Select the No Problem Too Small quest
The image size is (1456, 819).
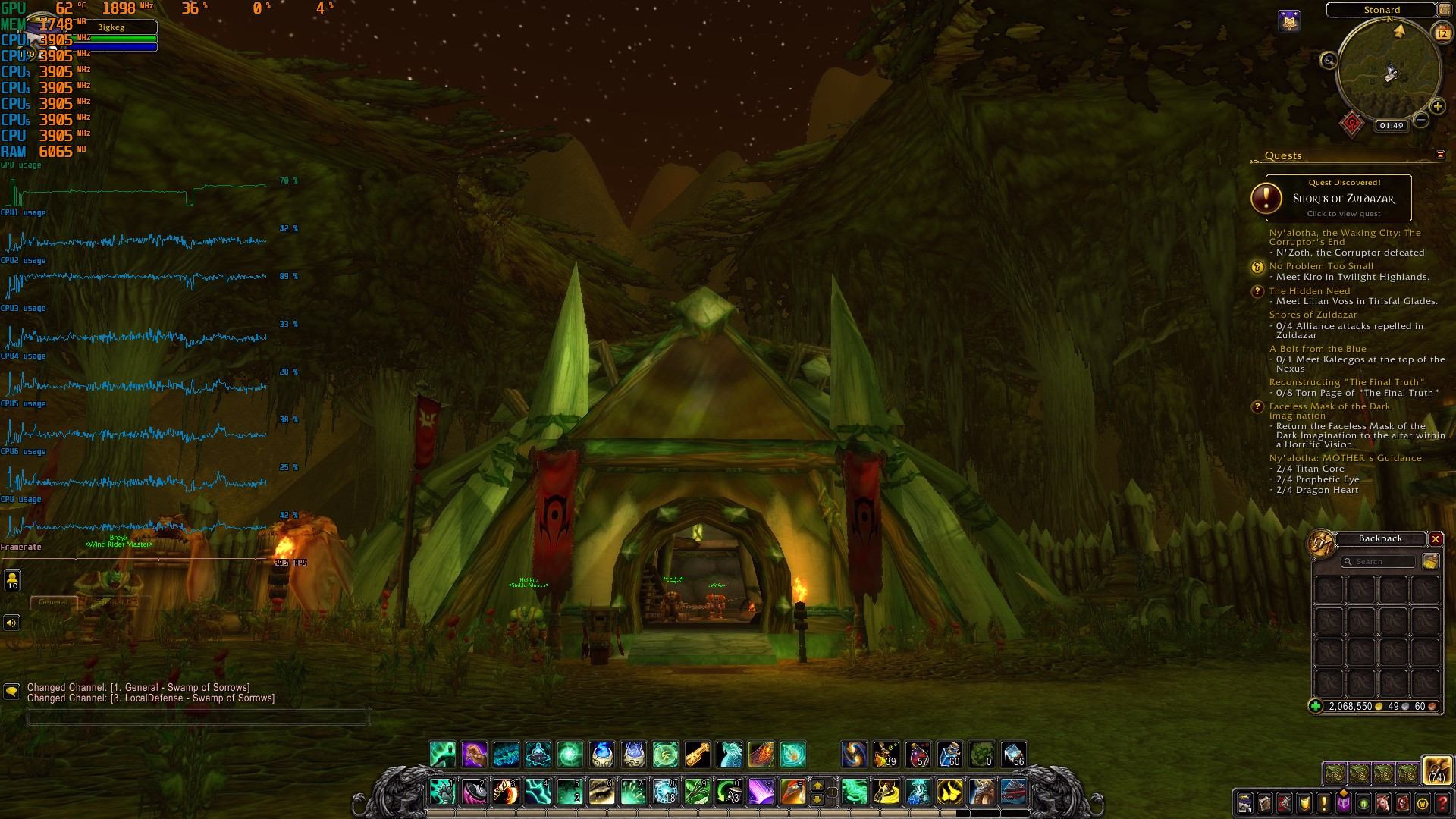(x=1321, y=266)
